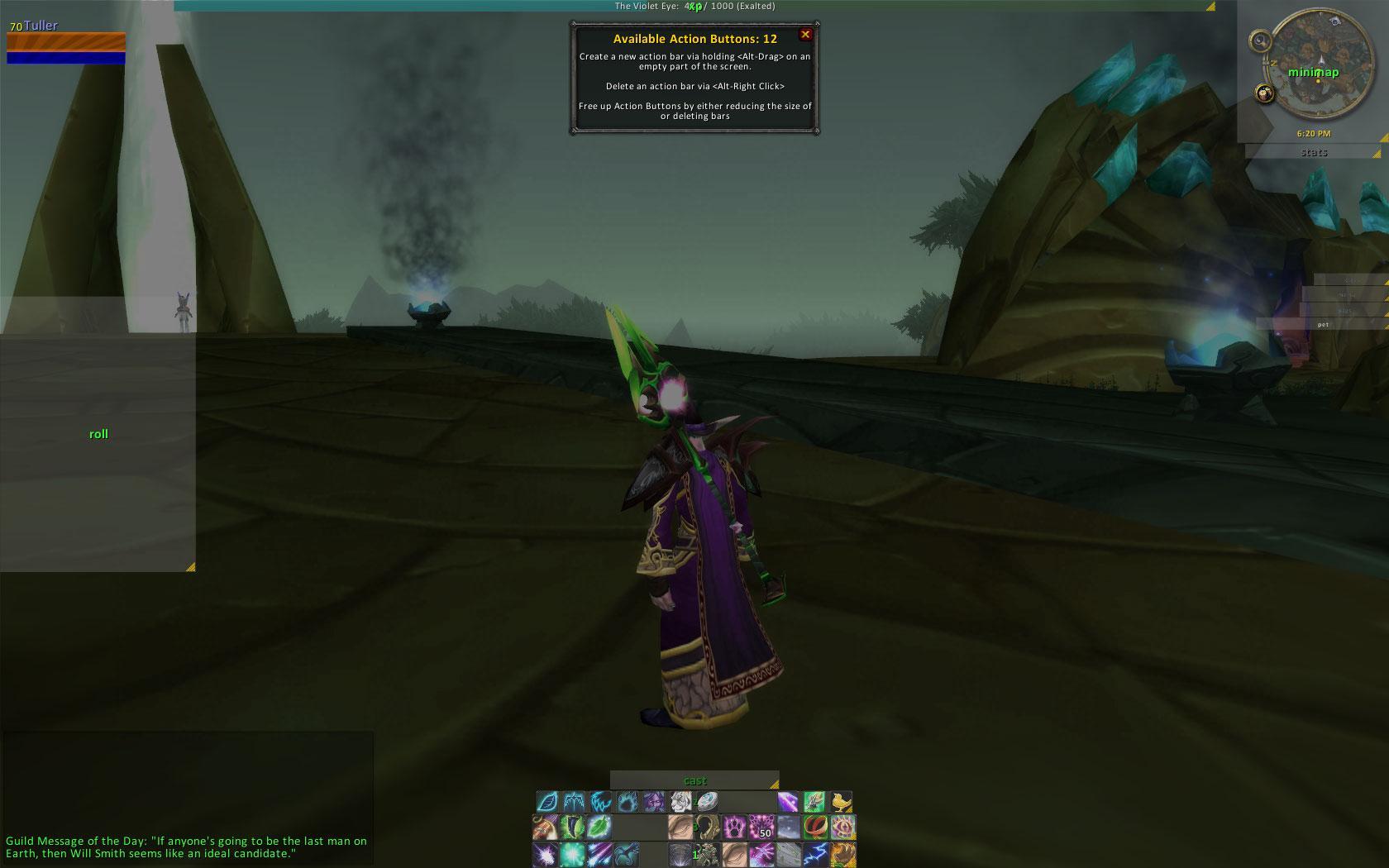The width and height of the screenshot is (1389, 868).
Task: Use the silver disc item
Action: pyautogui.click(x=707, y=801)
